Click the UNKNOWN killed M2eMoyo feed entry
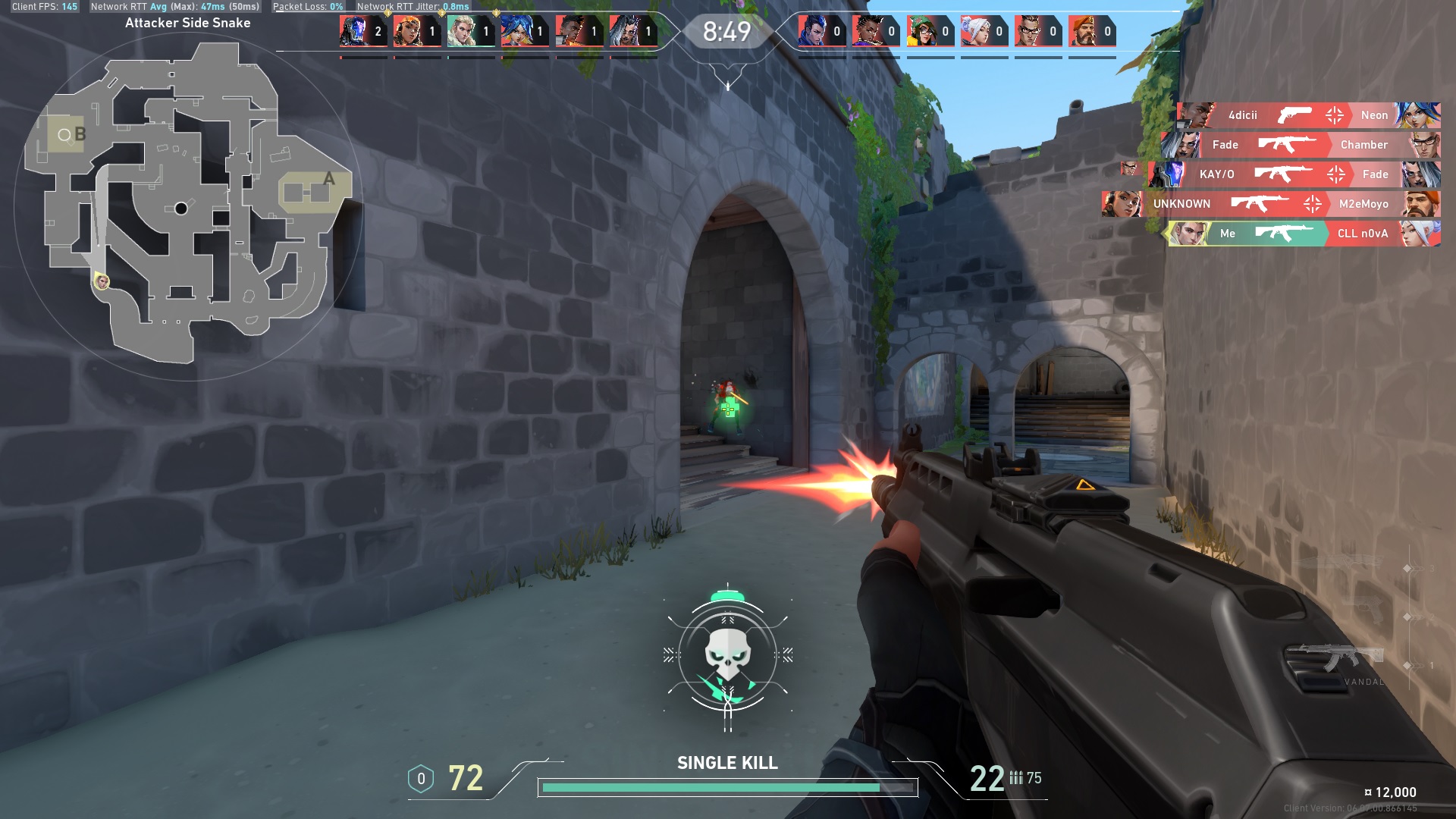1456x819 pixels. point(1271,204)
